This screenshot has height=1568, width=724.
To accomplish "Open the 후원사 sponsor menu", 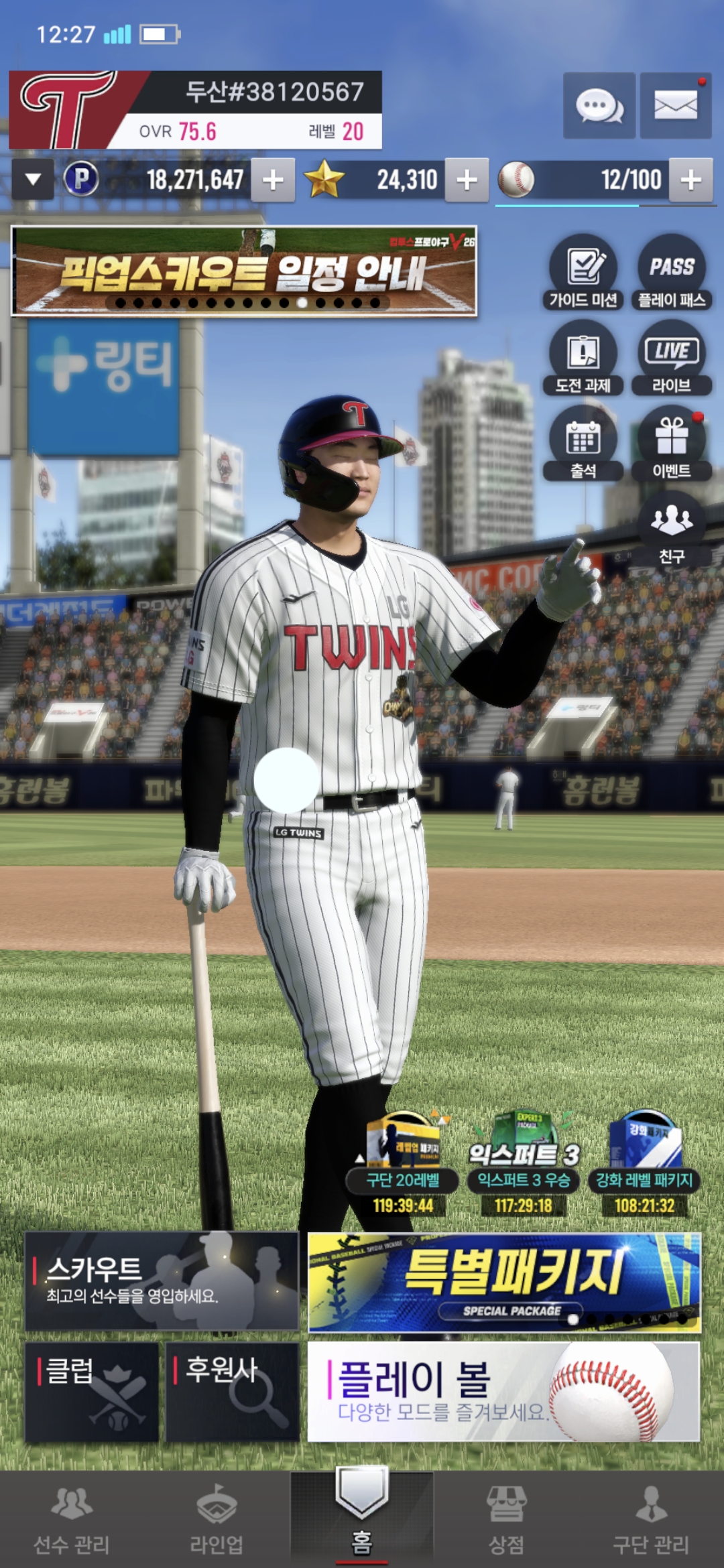I will click(232, 1391).
